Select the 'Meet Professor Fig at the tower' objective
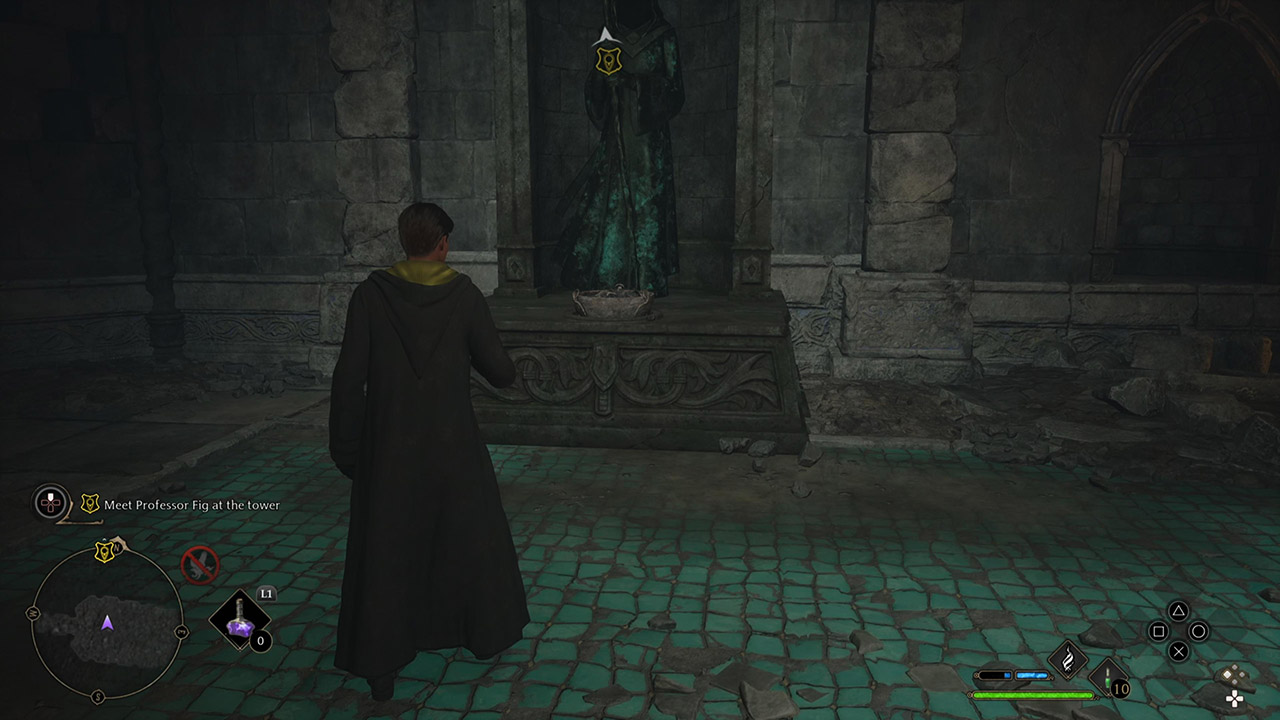This screenshot has width=1280, height=720. (190, 504)
